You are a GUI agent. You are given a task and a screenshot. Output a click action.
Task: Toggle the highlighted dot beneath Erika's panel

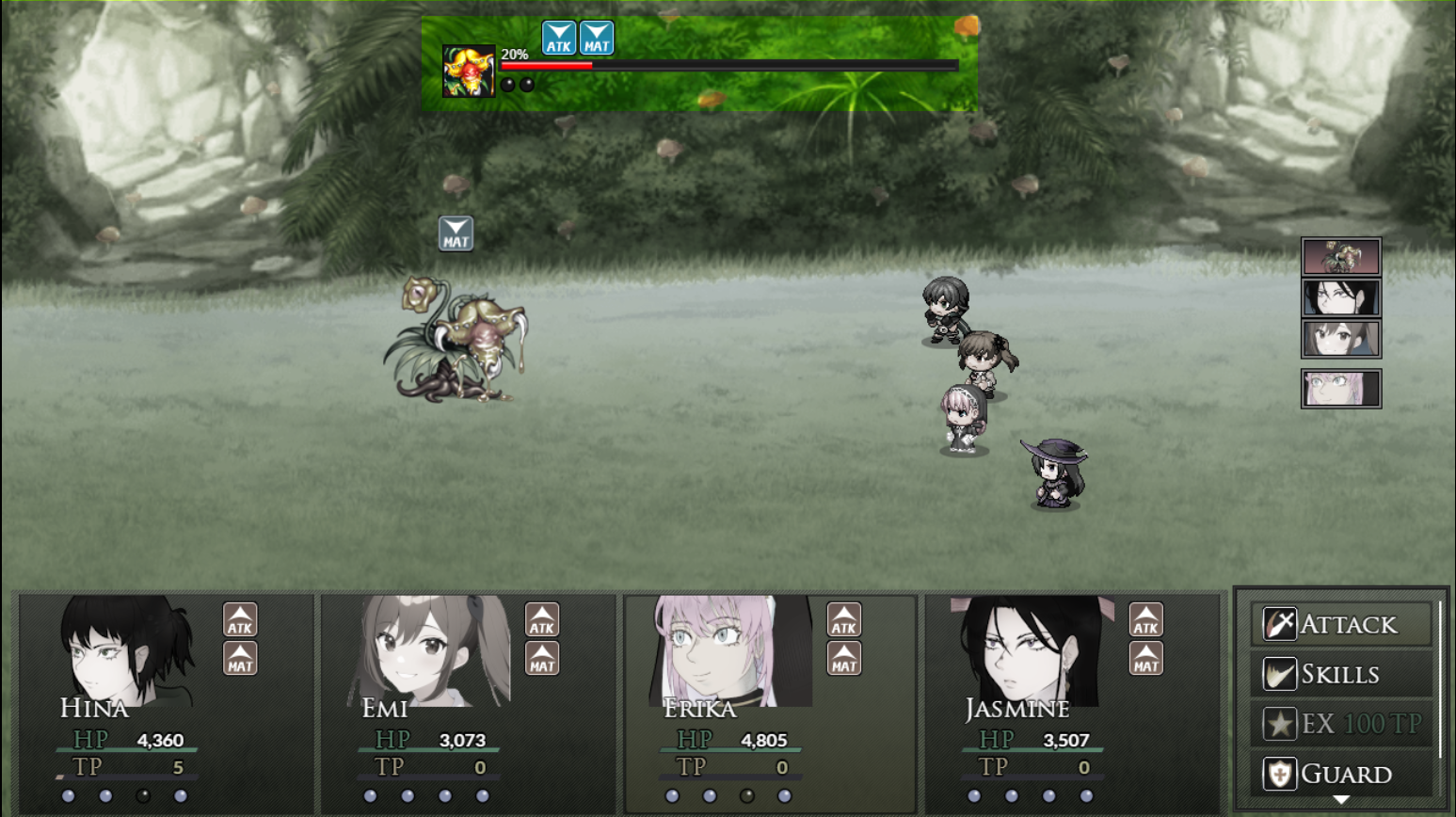pos(748,797)
